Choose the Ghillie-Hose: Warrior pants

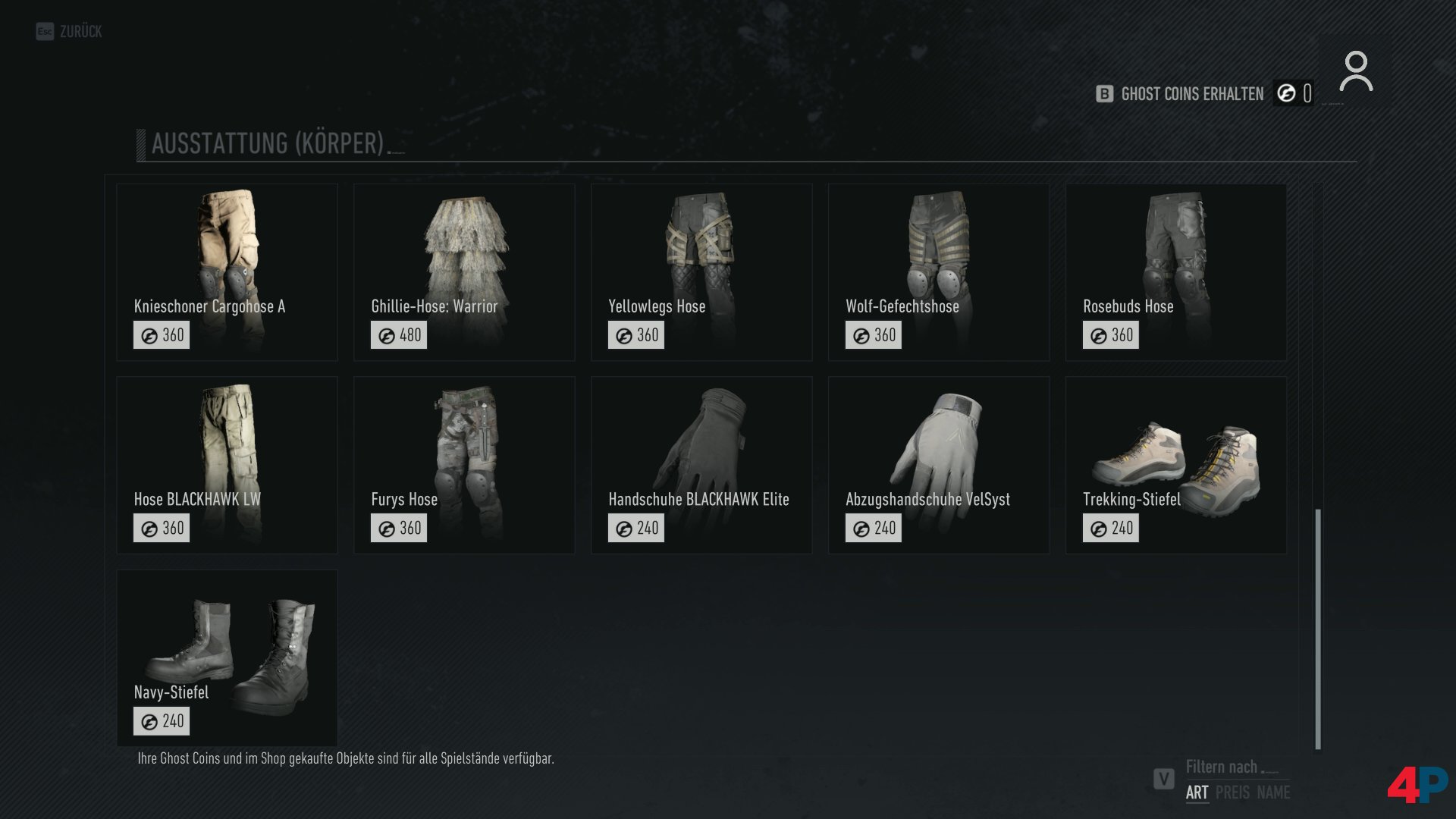pyautogui.click(x=464, y=271)
